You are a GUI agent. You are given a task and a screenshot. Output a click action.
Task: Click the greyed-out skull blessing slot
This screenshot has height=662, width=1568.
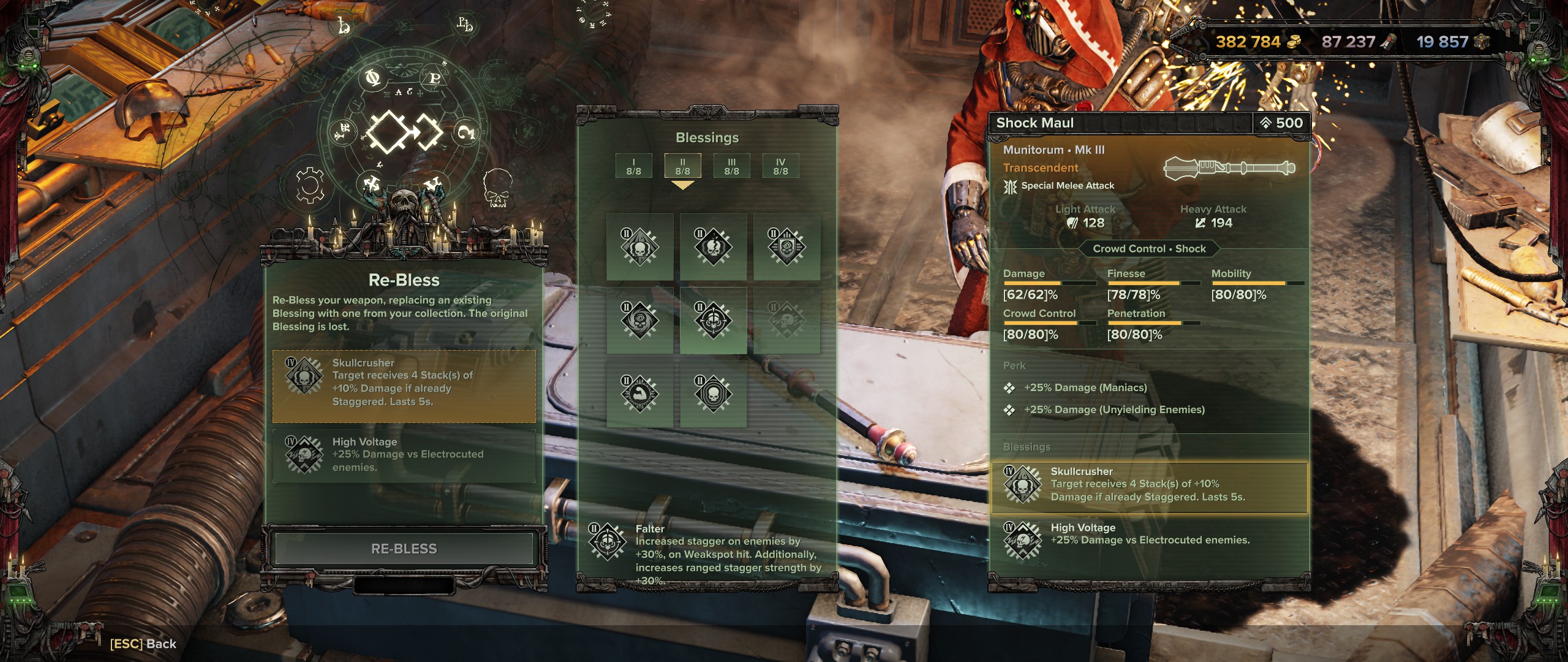point(786,320)
